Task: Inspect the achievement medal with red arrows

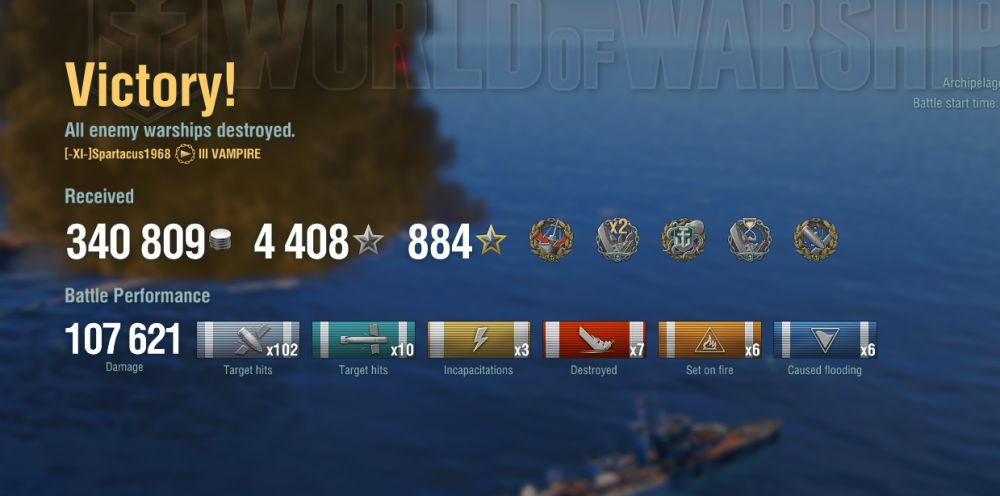Action: 551,239
